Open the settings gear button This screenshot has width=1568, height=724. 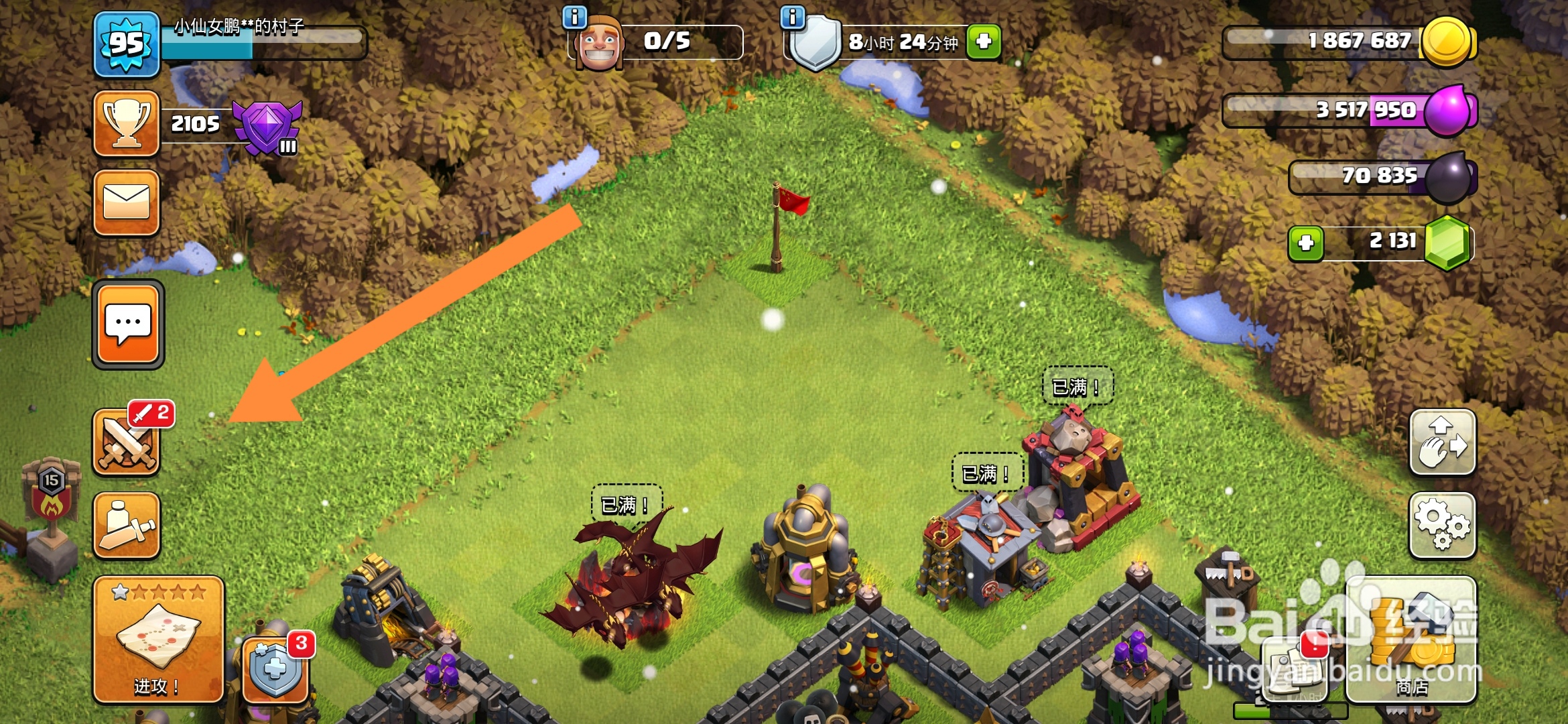pos(1442,526)
